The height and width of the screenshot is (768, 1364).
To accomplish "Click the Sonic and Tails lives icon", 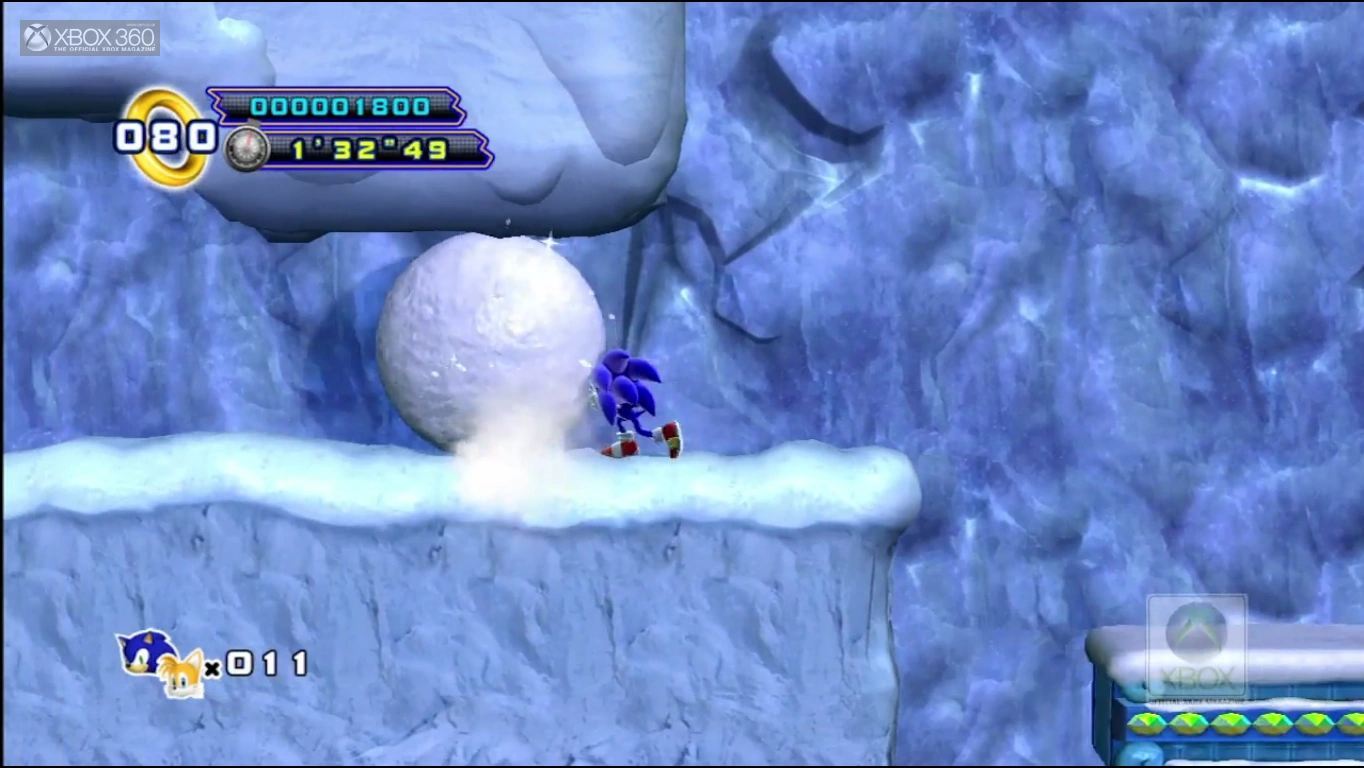I will click(x=160, y=663).
